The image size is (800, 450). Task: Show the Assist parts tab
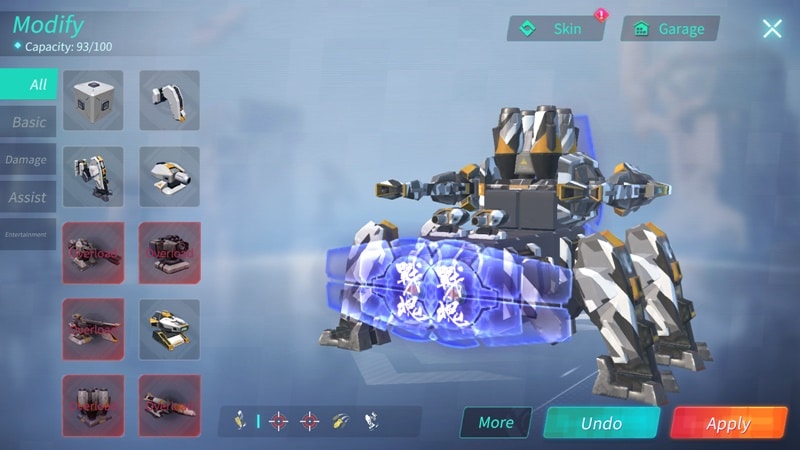pyautogui.click(x=28, y=197)
